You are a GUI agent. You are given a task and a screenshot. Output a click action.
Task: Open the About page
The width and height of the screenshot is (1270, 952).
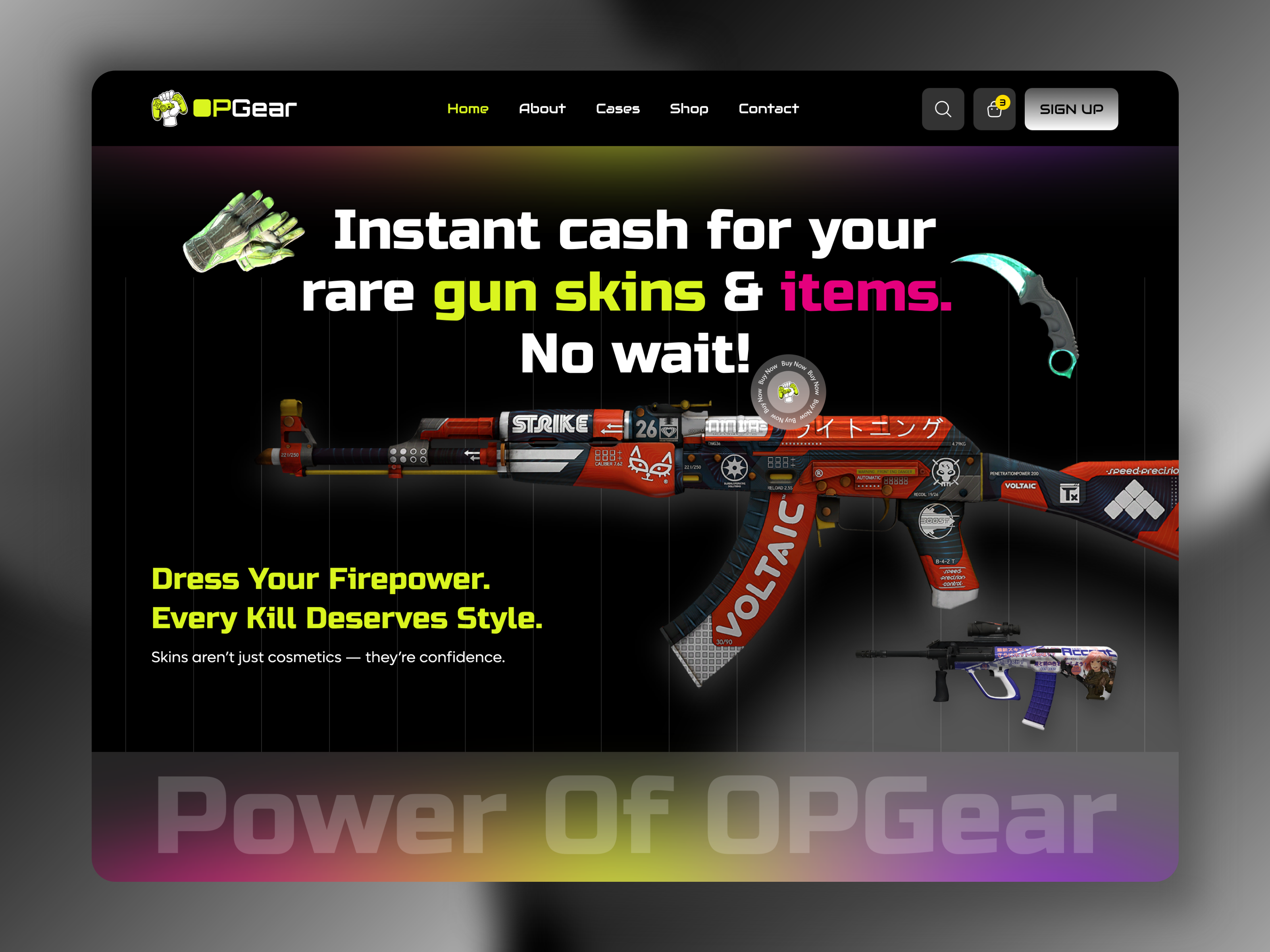tap(542, 108)
